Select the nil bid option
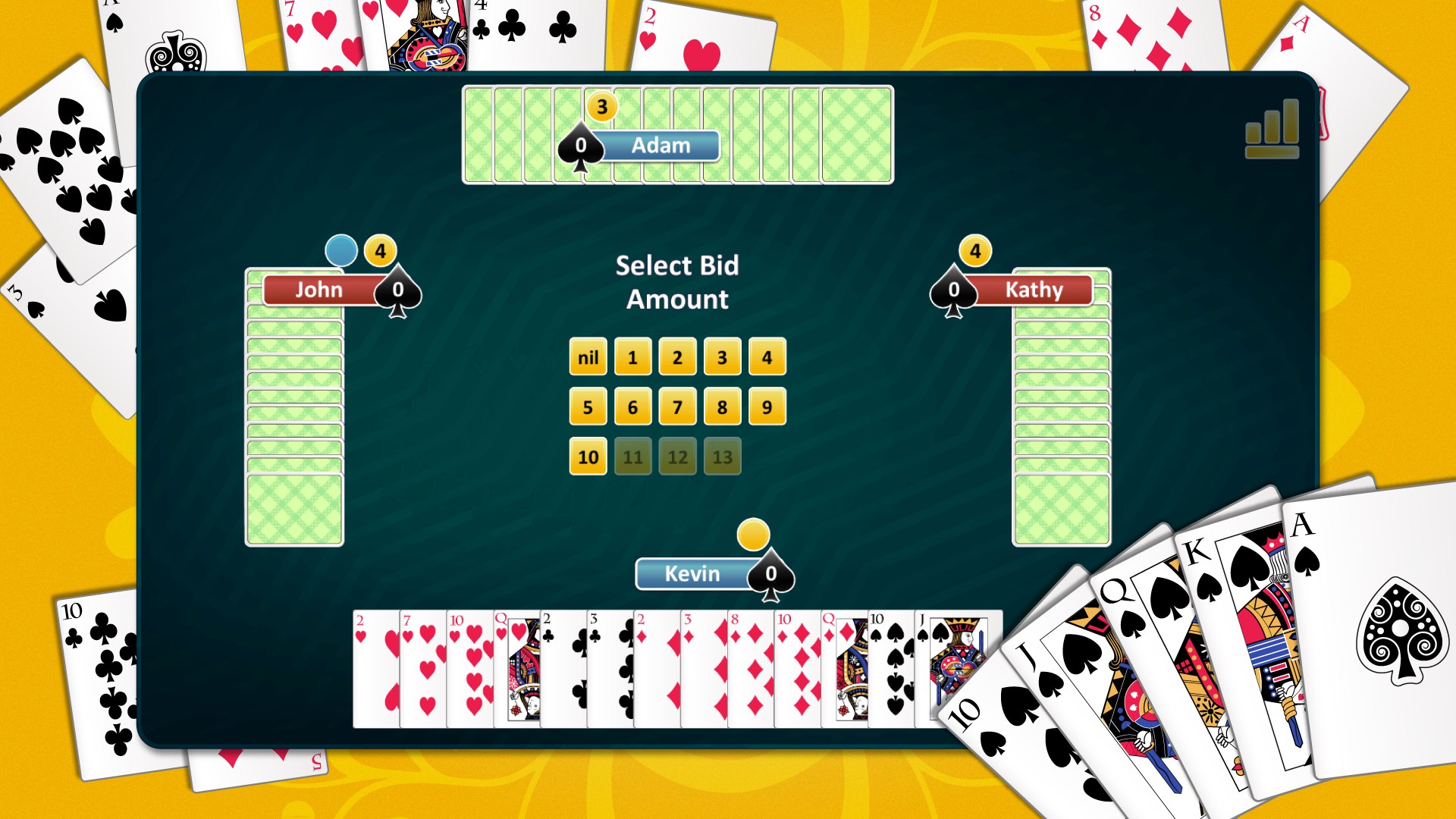1456x819 pixels. (x=587, y=356)
